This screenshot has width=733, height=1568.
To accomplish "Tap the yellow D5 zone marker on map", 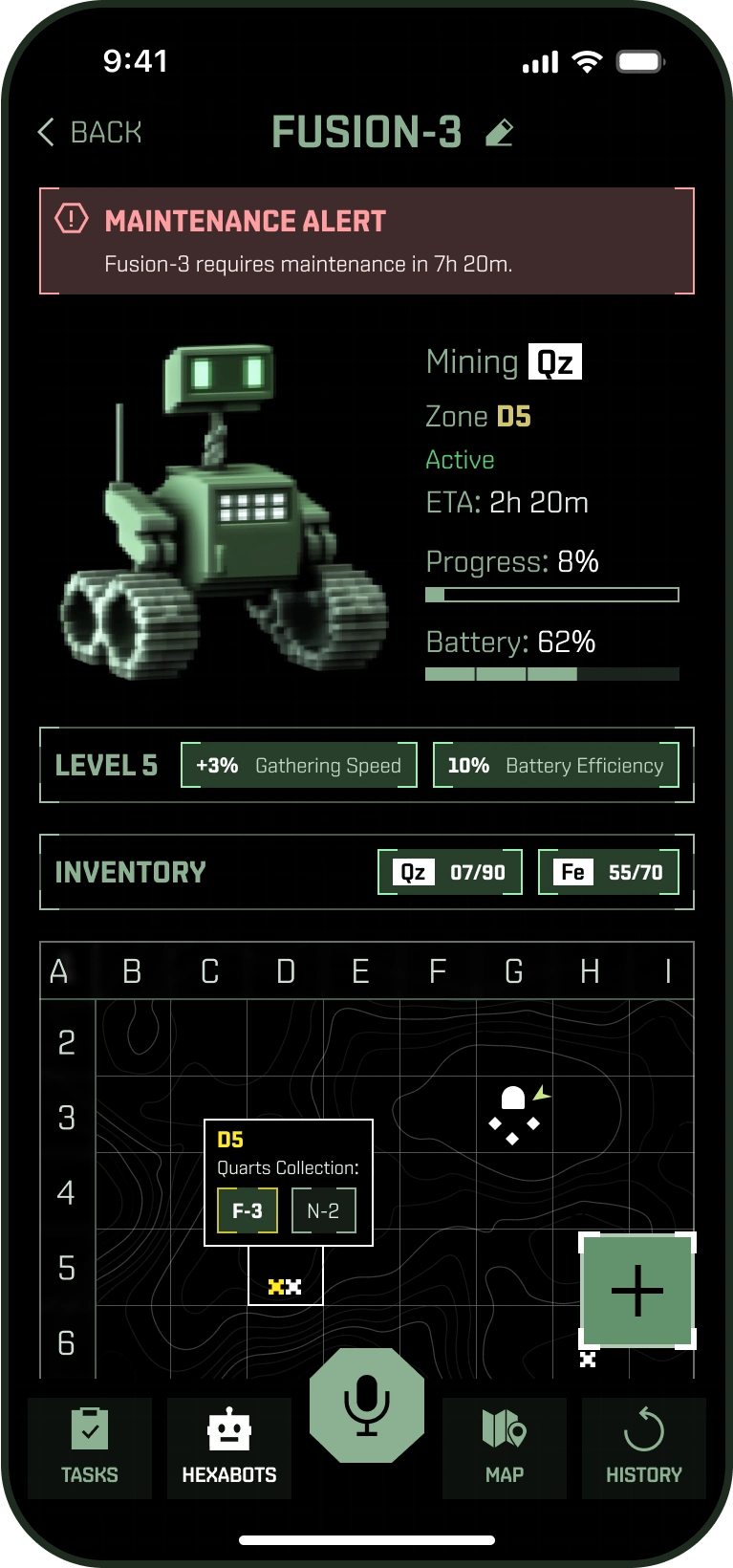I will pyautogui.click(x=285, y=1287).
